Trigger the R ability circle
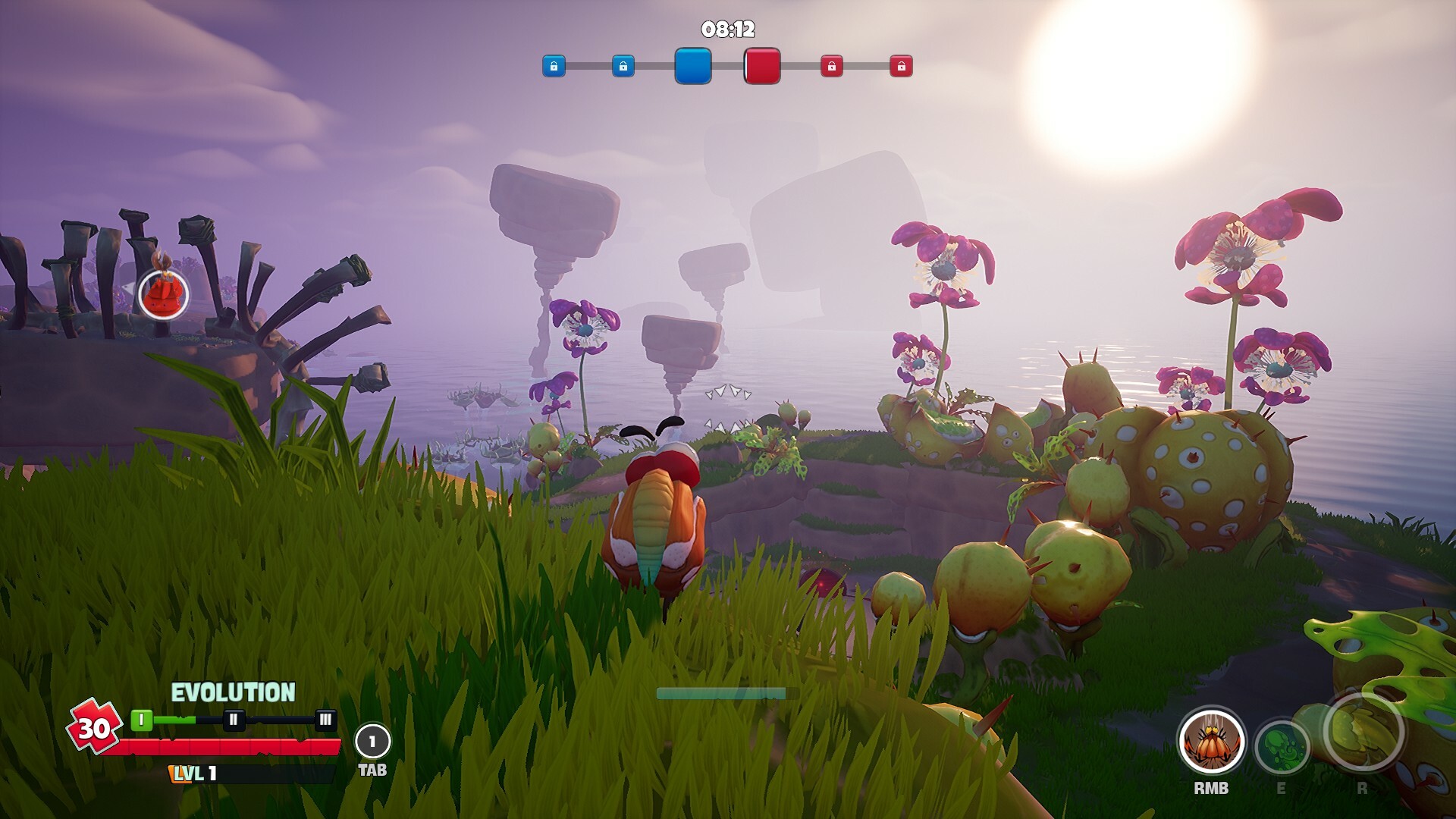Viewport: 1456px width, 819px height. click(x=1363, y=730)
